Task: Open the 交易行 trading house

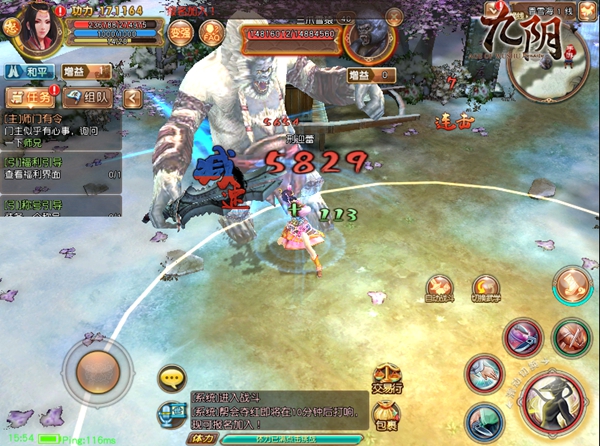Action: pos(387,378)
